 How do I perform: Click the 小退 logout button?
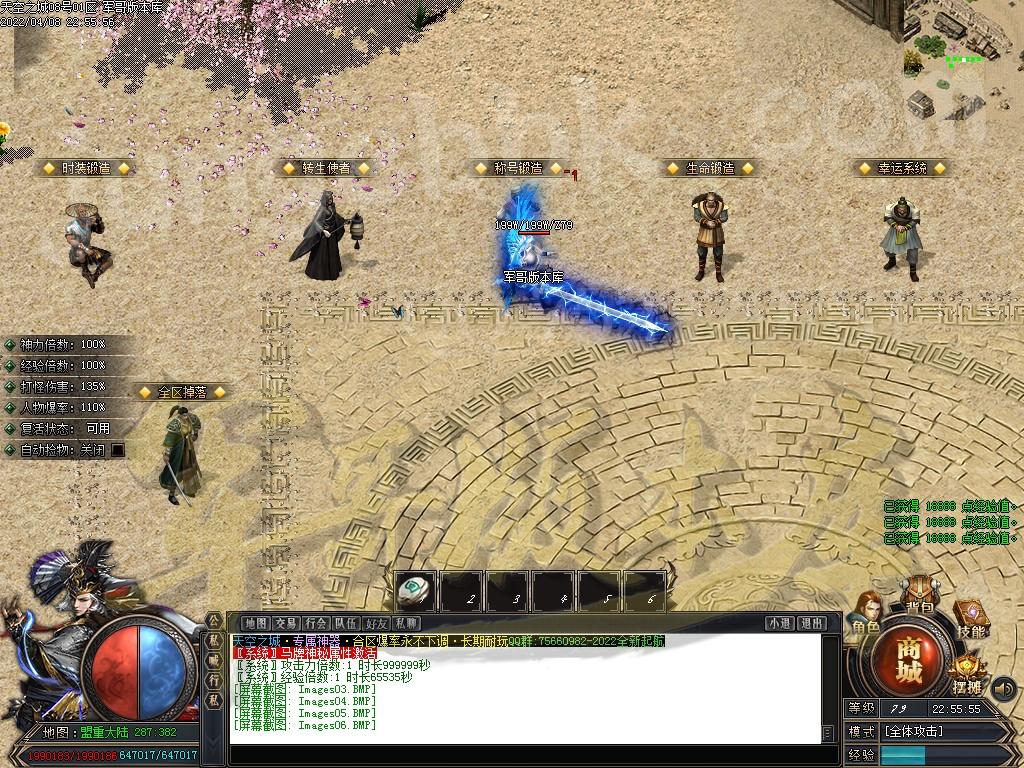pyautogui.click(x=780, y=623)
